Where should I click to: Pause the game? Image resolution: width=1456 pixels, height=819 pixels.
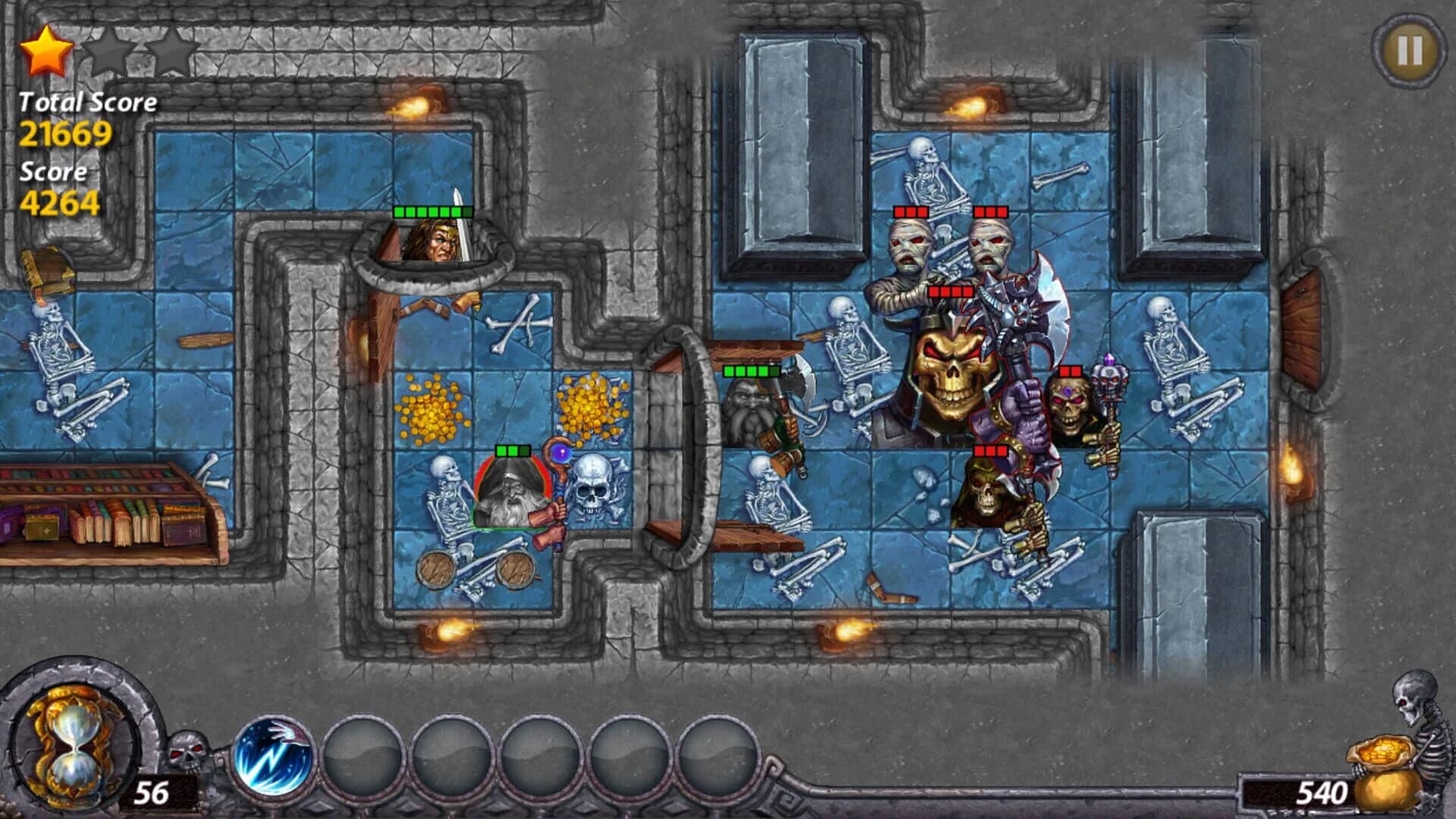click(x=1407, y=49)
